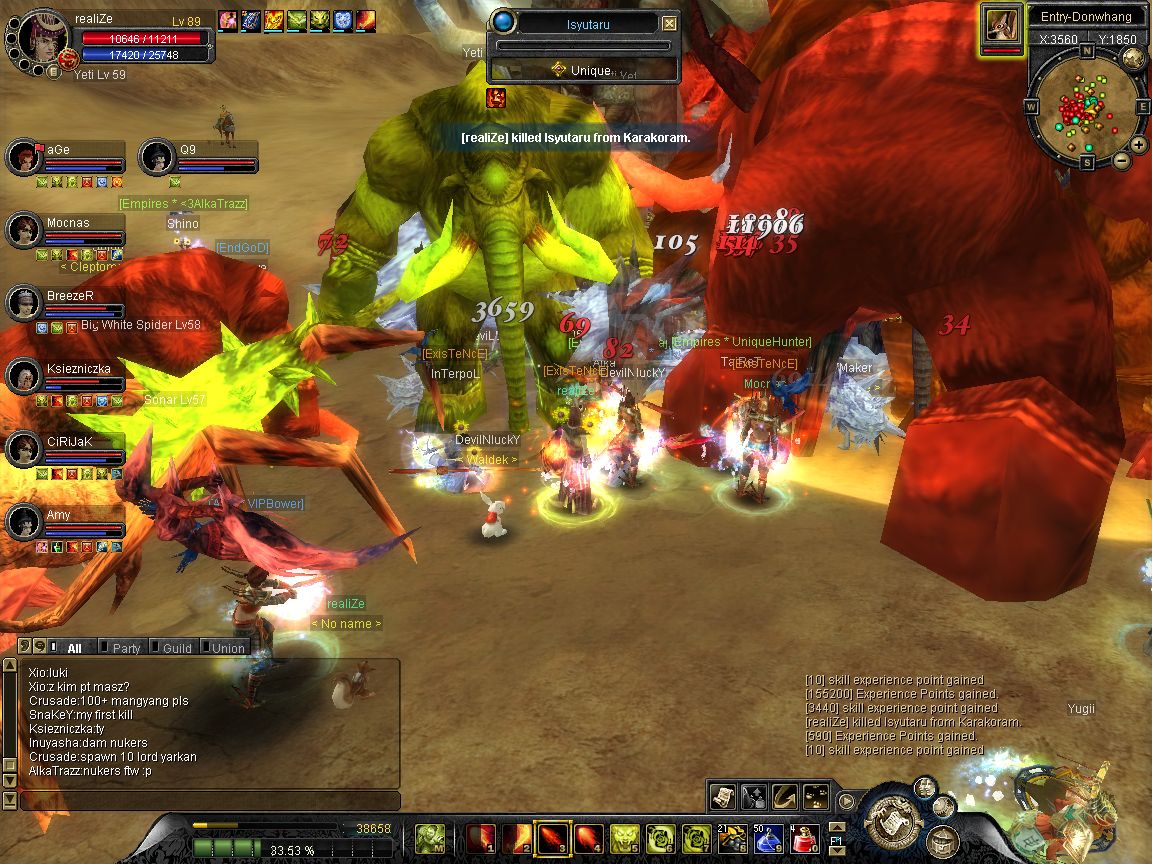Target party member Ksiezniczka
The width and height of the screenshot is (1152, 864).
coord(78,369)
